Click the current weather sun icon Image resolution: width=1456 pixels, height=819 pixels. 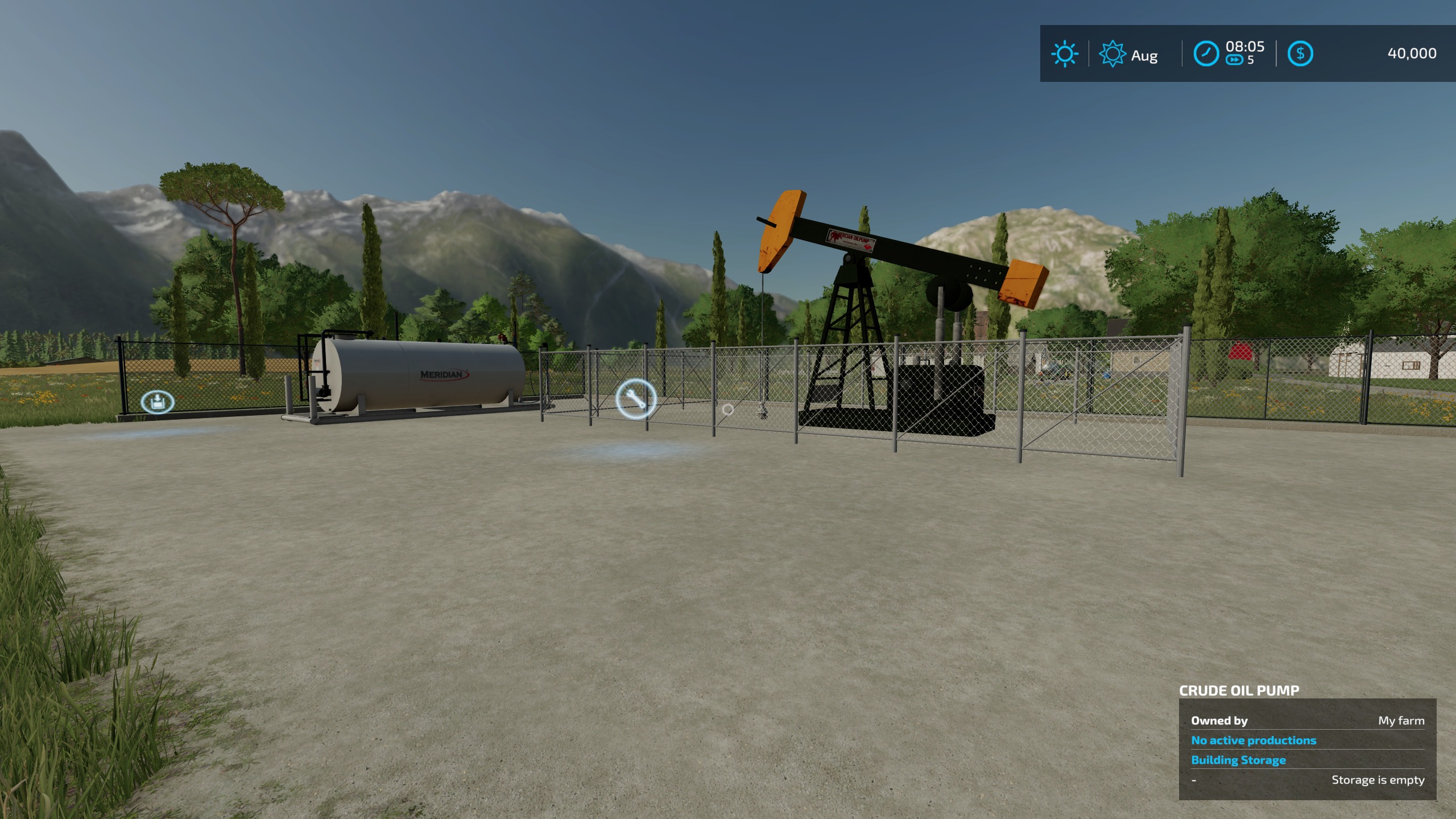pos(1065,54)
